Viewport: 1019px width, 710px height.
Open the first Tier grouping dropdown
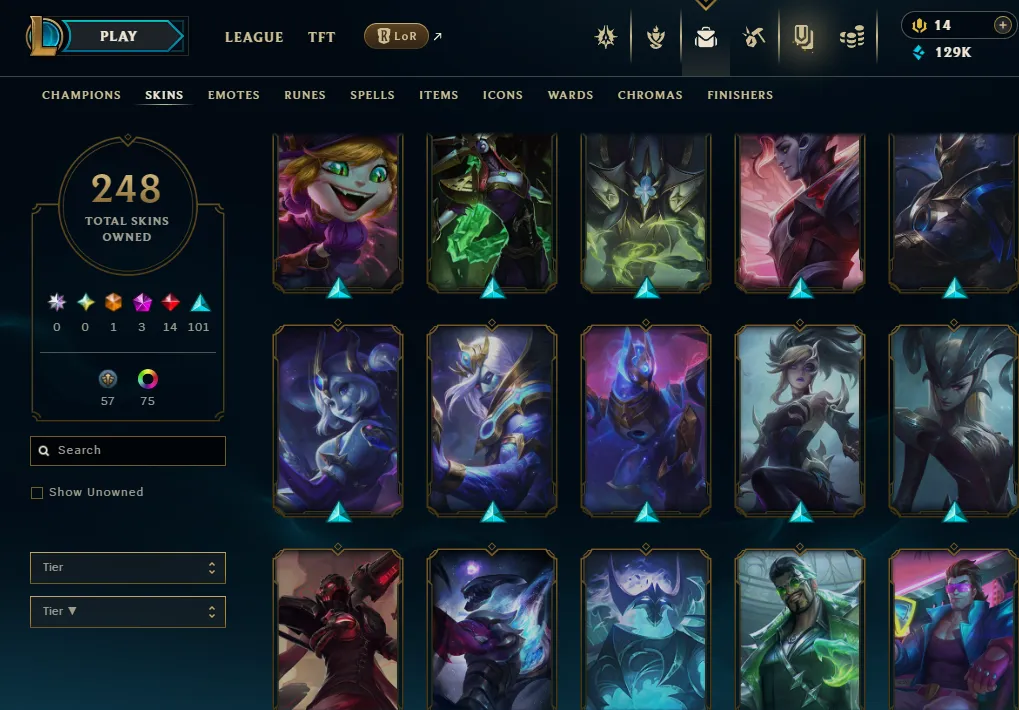[x=128, y=568]
